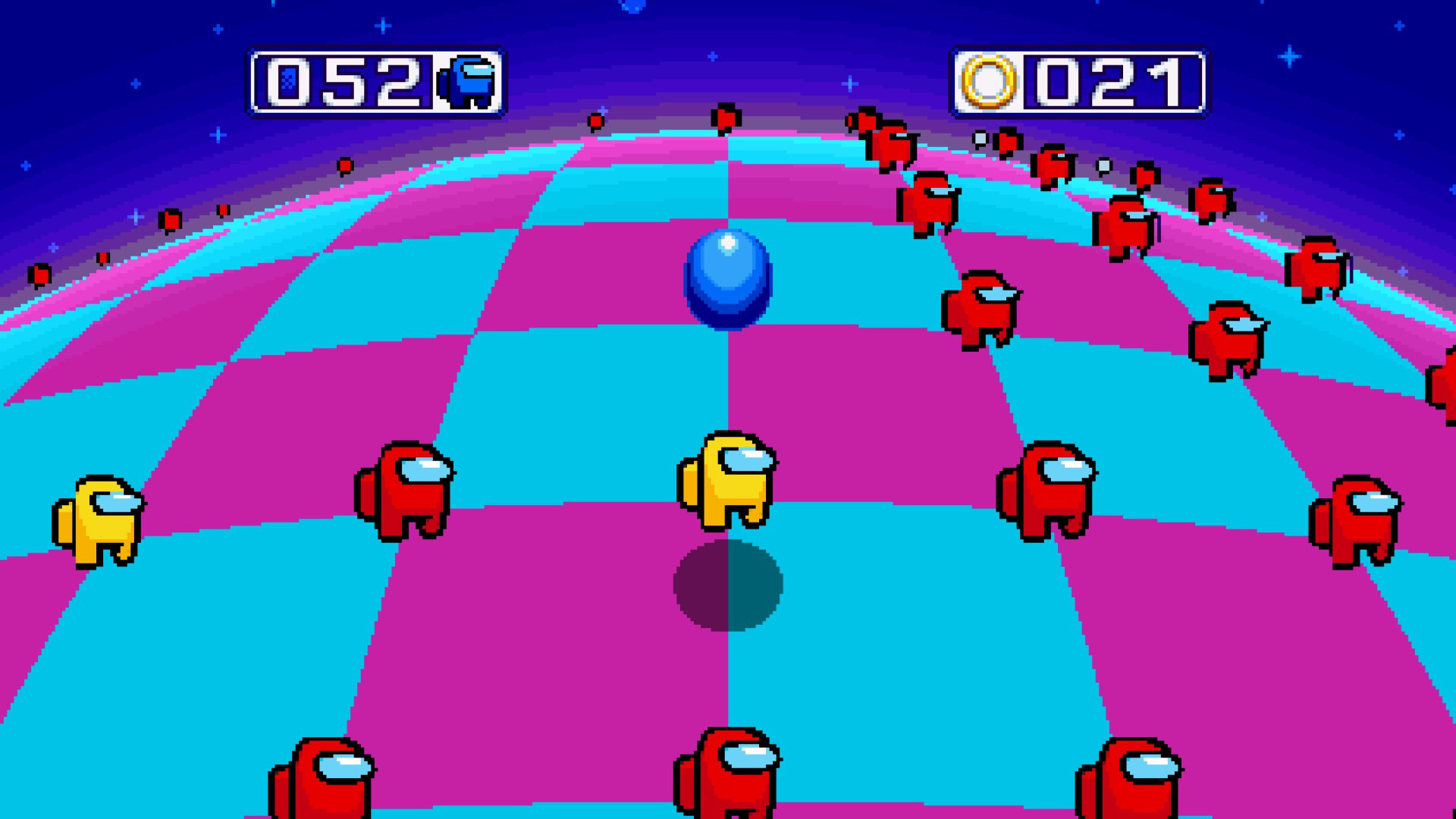Viewport: 1456px width, 819px height.
Task: Select the 052 score display
Action: pyautogui.click(x=350, y=79)
